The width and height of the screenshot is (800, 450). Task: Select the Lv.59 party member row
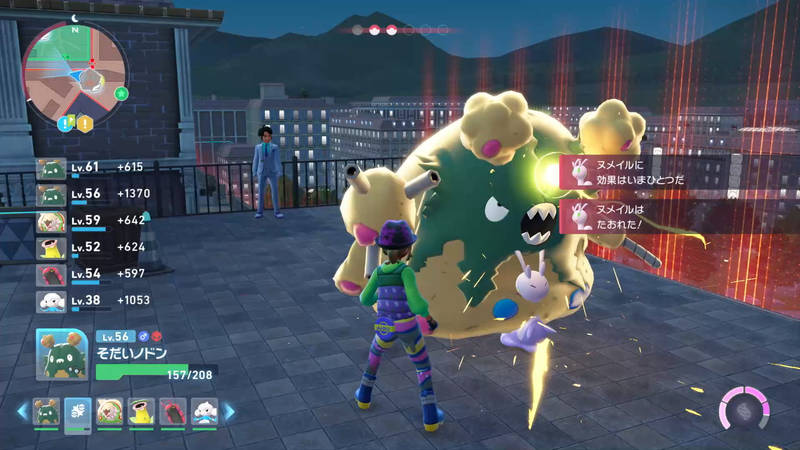(90, 221)
